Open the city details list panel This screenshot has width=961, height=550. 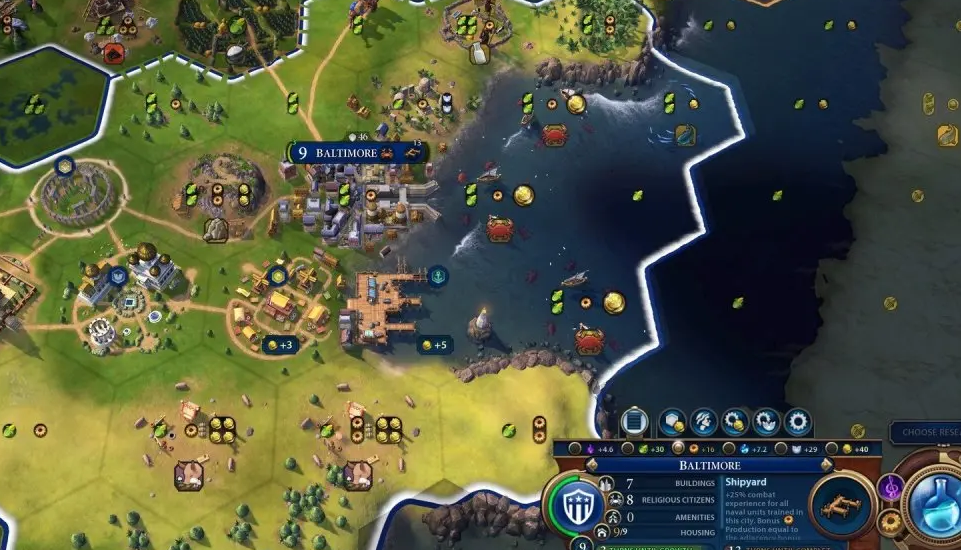635,421
